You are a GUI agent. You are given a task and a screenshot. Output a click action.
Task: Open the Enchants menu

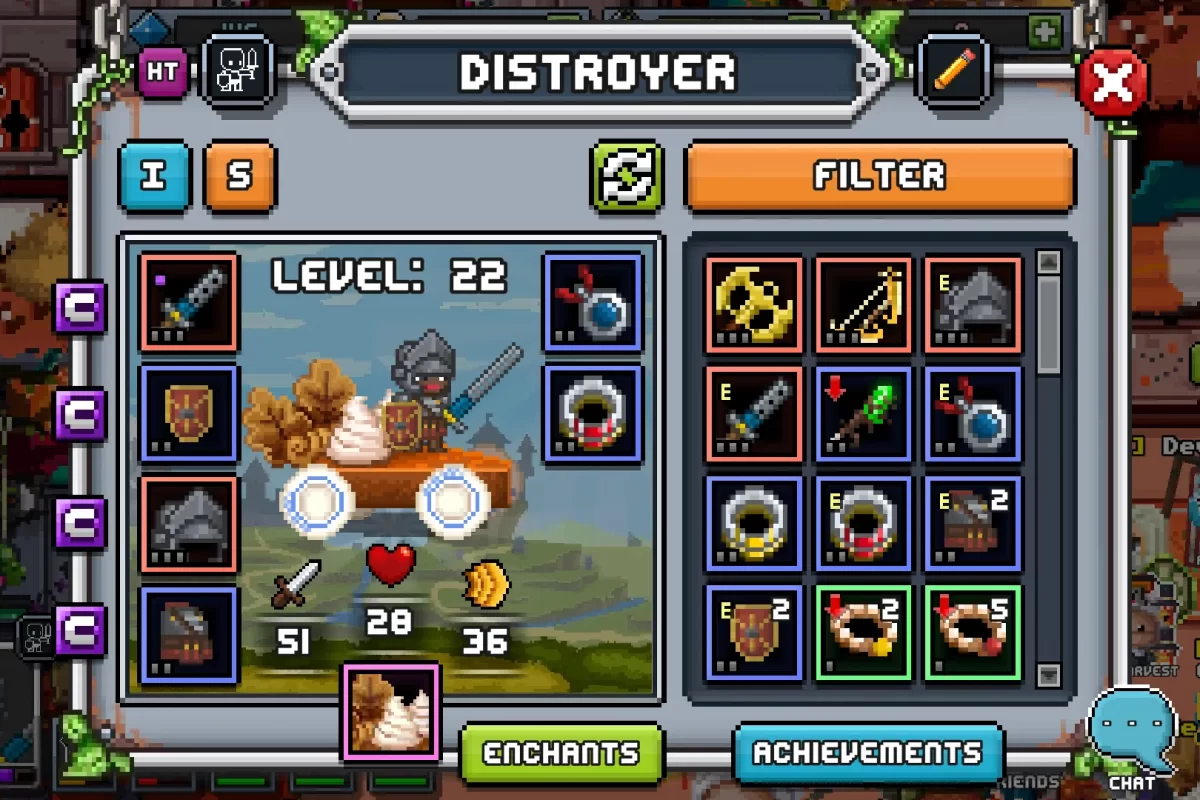click(562, 753)
